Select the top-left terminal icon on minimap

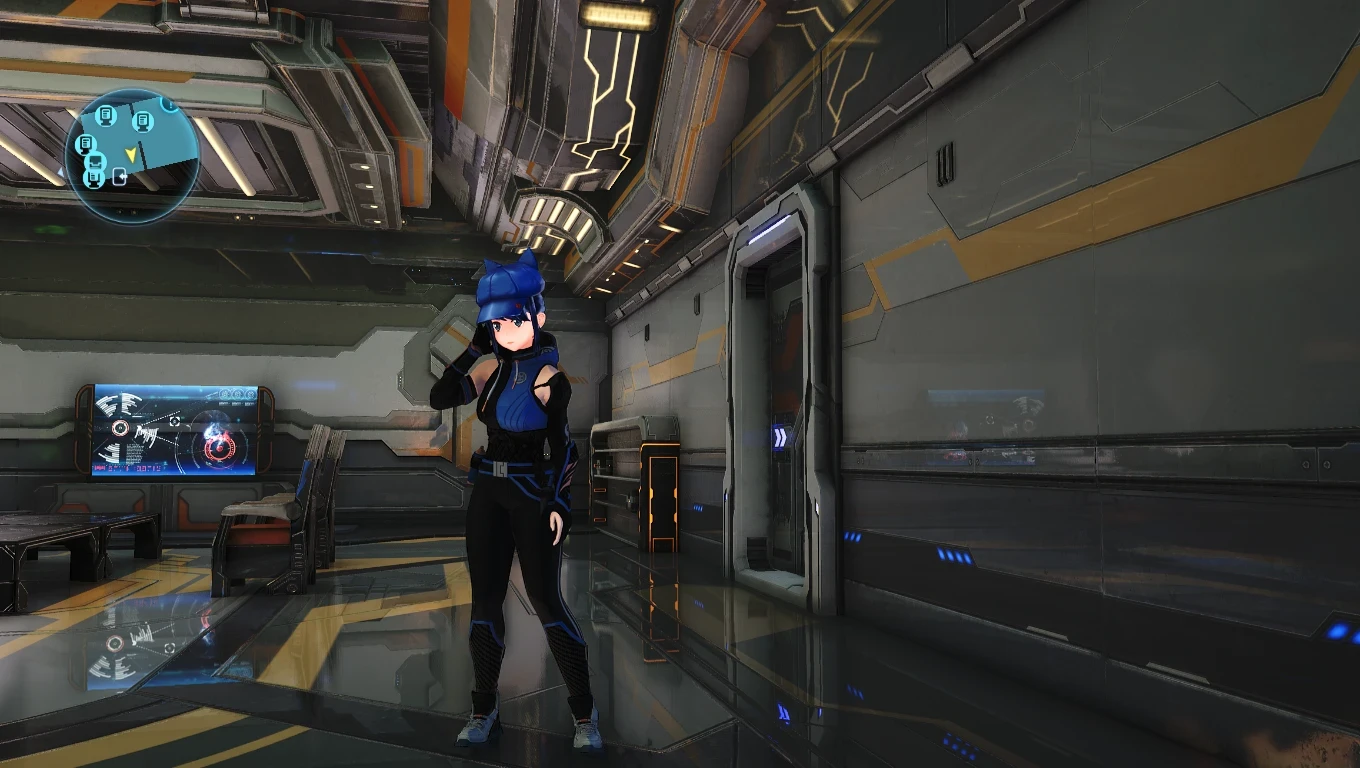pyautogui.click(x=105, y=118)
